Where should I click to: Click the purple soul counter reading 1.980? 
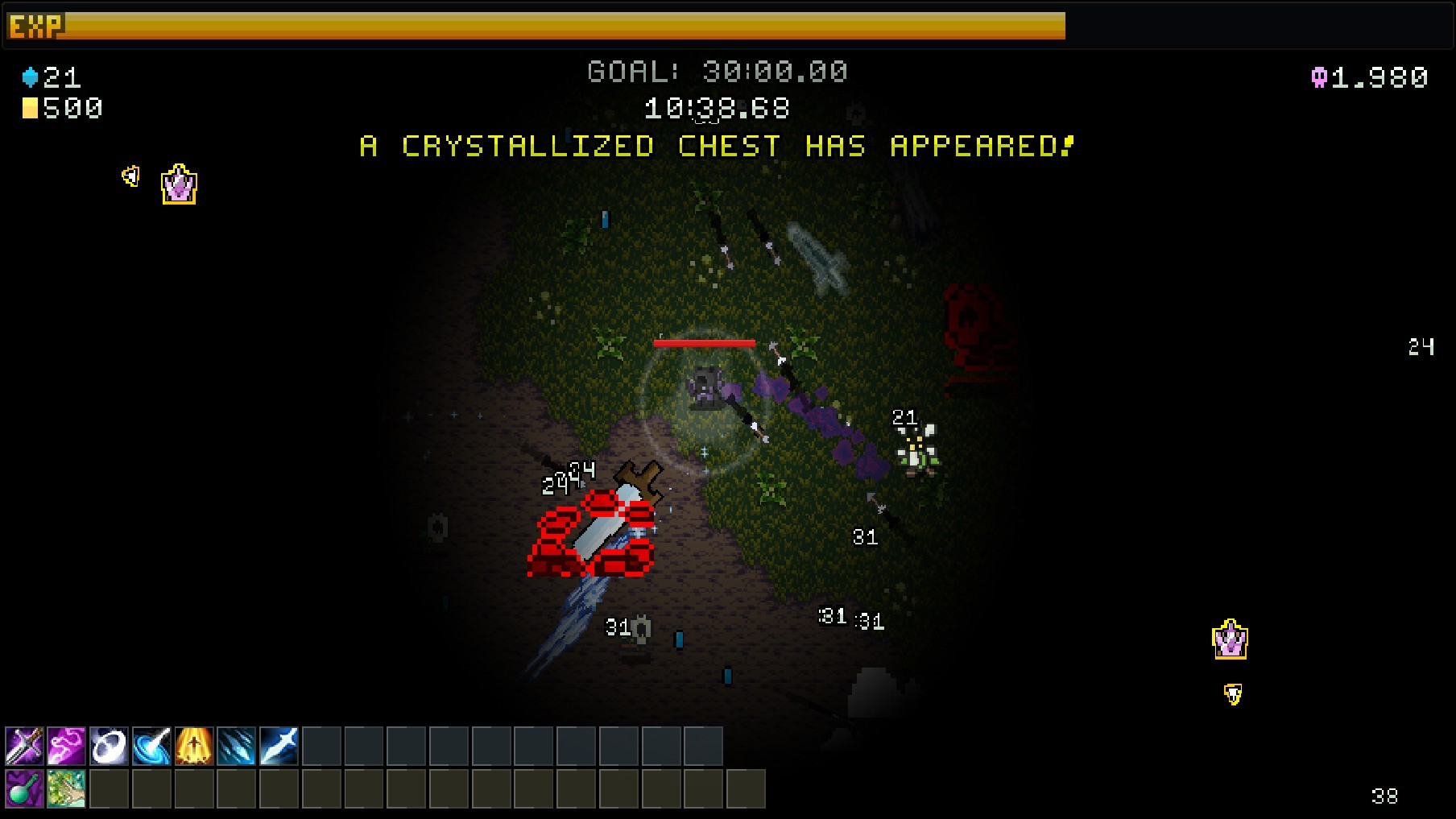1369,78
